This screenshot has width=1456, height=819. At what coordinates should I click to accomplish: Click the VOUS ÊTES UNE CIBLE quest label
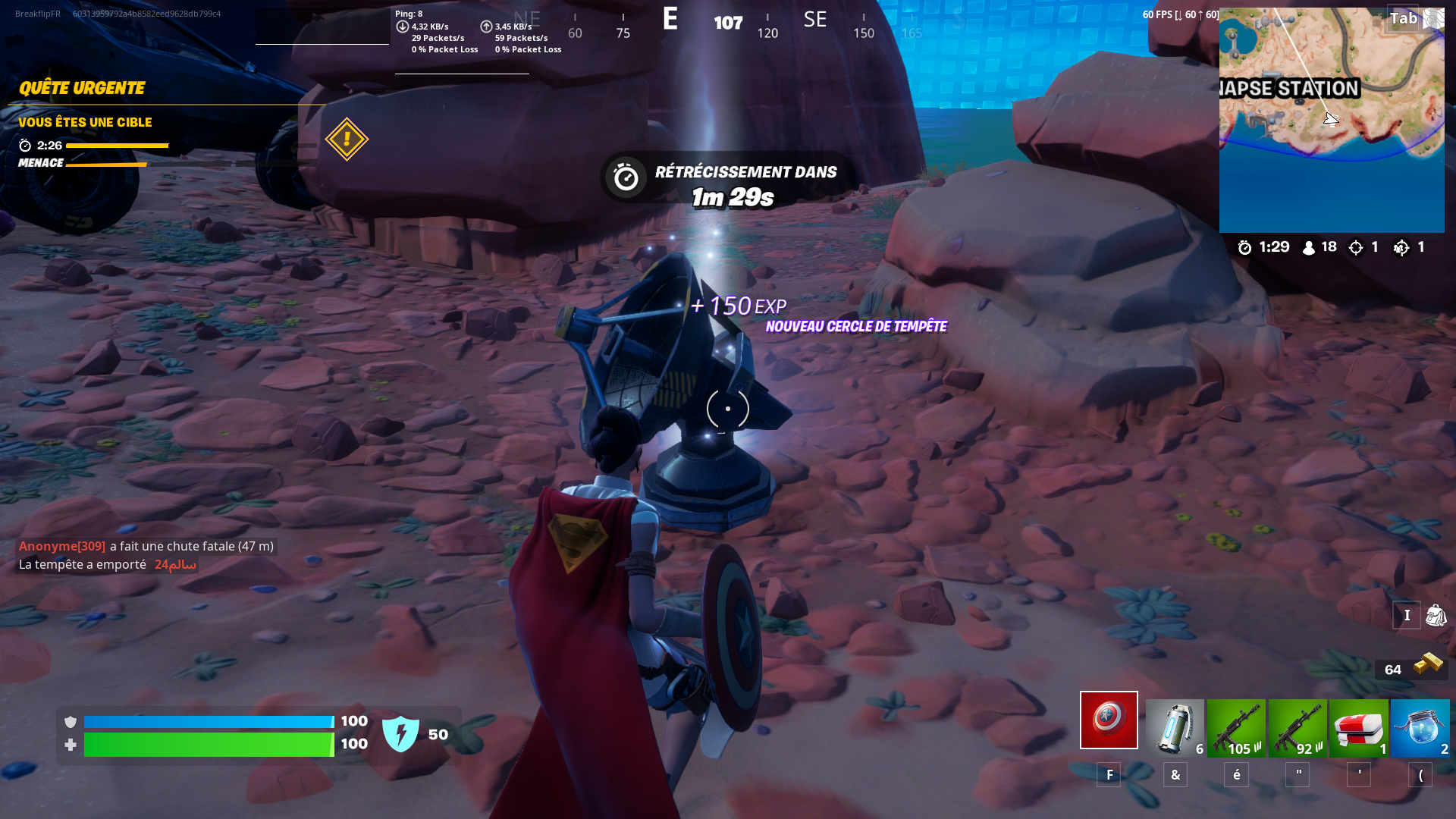[x=86, y=122]
